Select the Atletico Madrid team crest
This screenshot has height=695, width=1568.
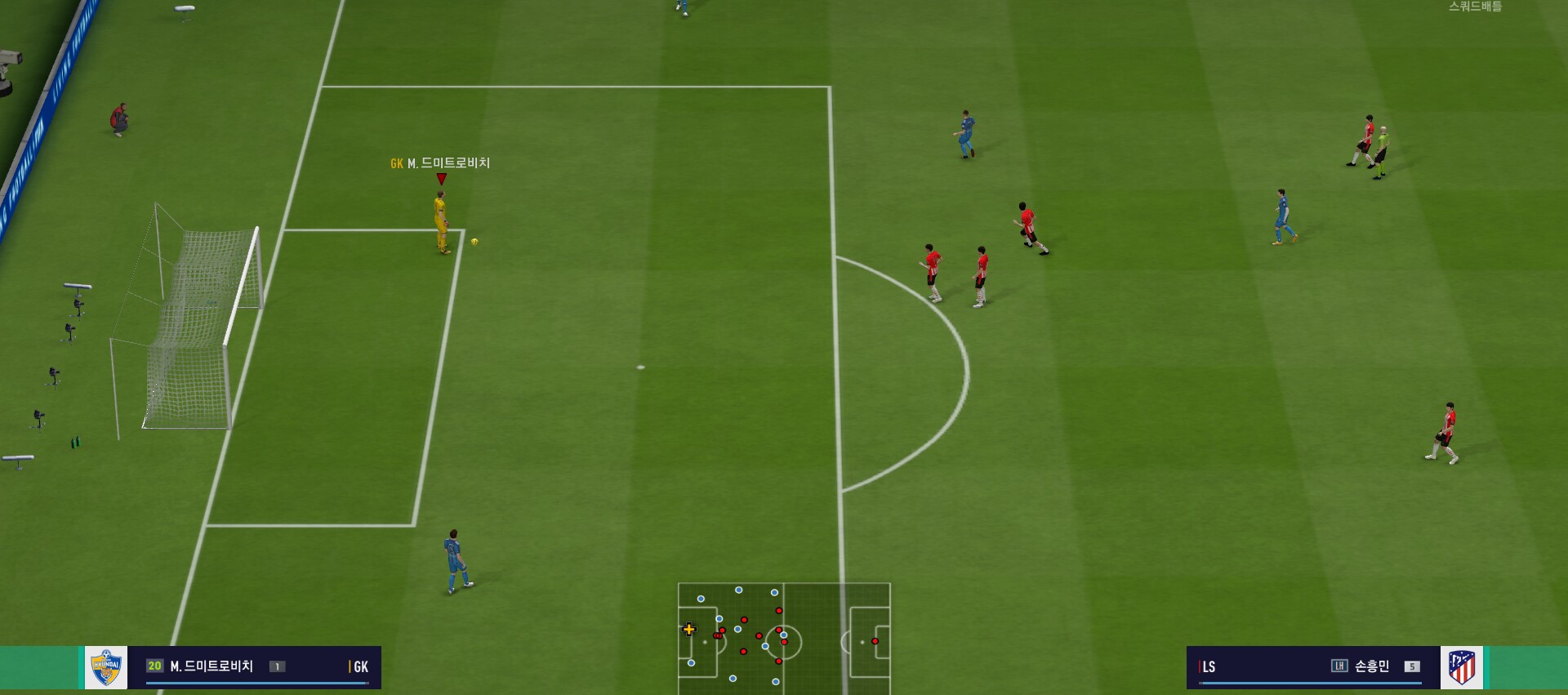click(1461, 667)
